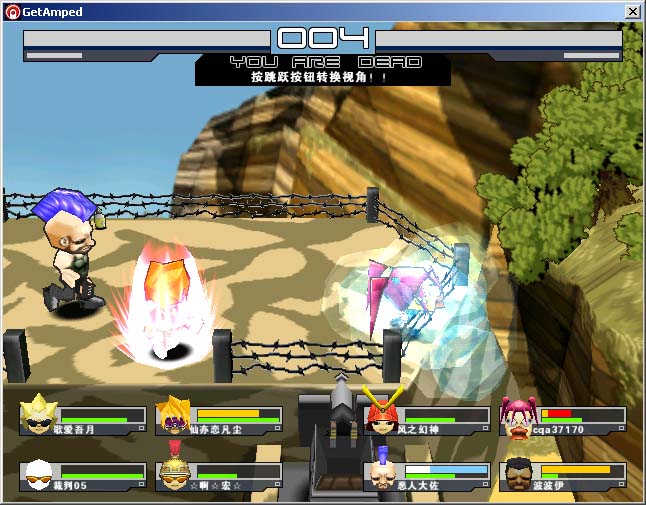The image size is (646, 505).
Task: Select the 歌爱吾月 player portrait
Action: click(39, 415)
